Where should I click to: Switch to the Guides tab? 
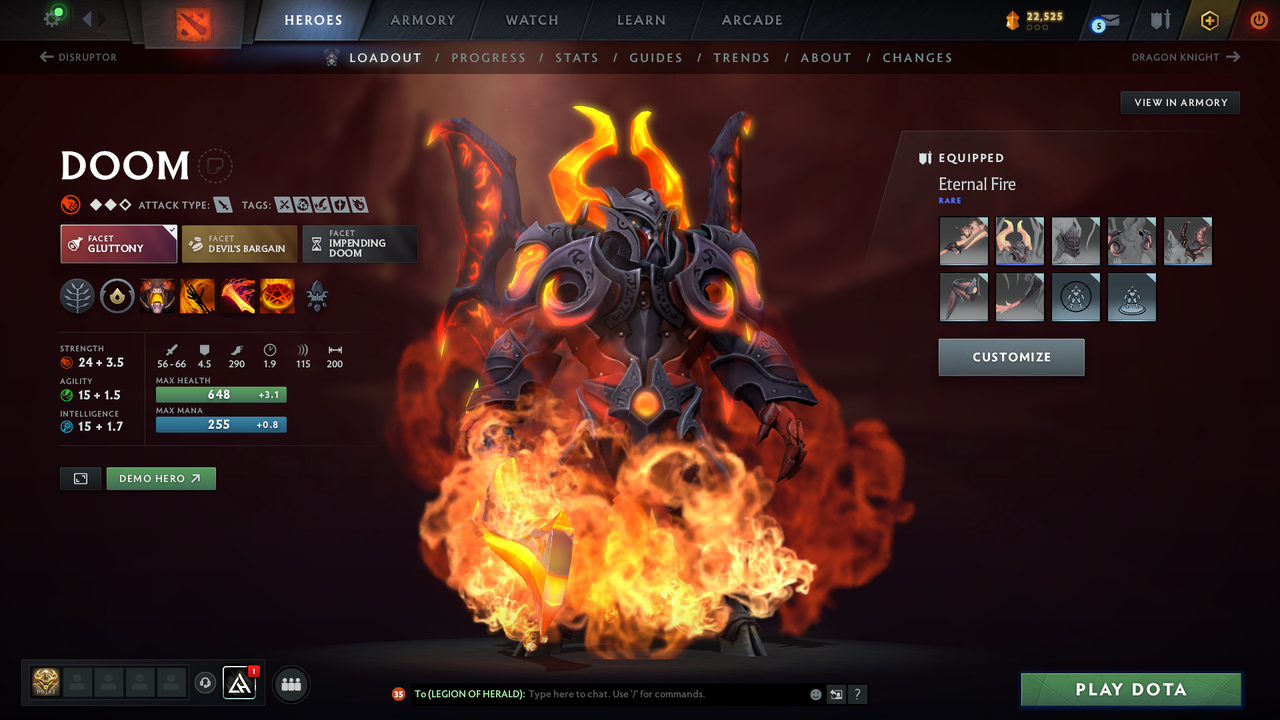click(x=656, y=57)
